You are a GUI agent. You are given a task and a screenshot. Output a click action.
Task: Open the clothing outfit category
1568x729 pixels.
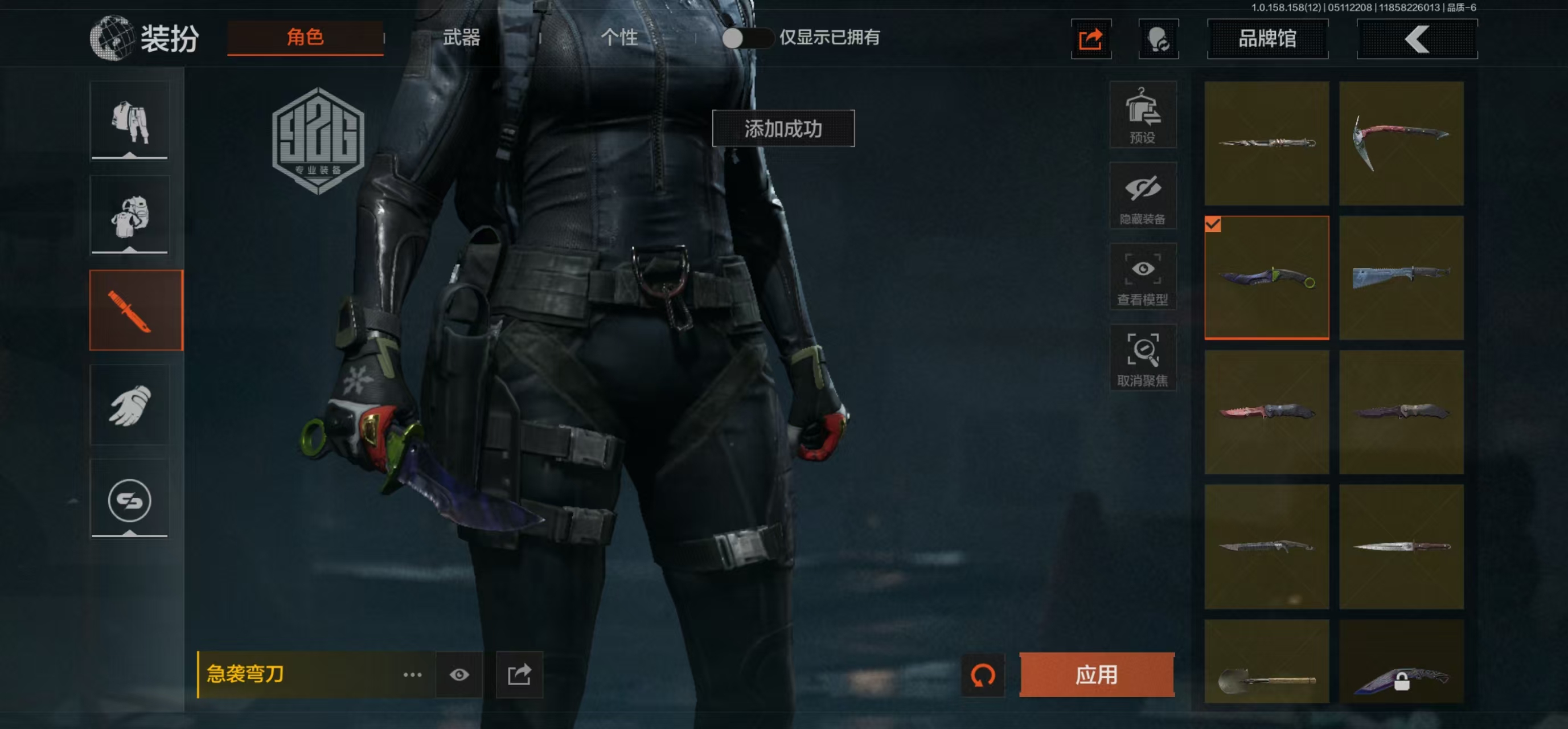pyautogui.click(x=130, y=121)
